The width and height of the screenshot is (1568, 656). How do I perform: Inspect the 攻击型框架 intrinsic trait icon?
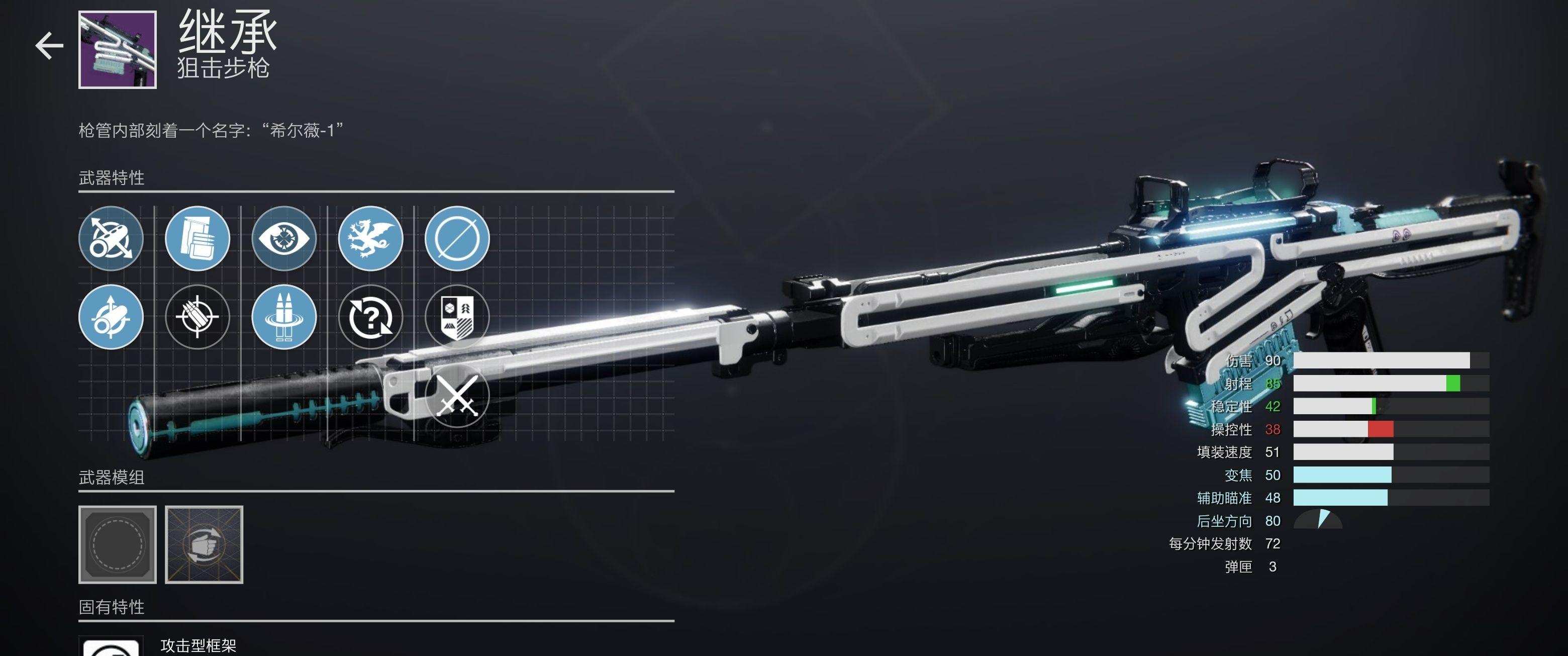[111, 647]
